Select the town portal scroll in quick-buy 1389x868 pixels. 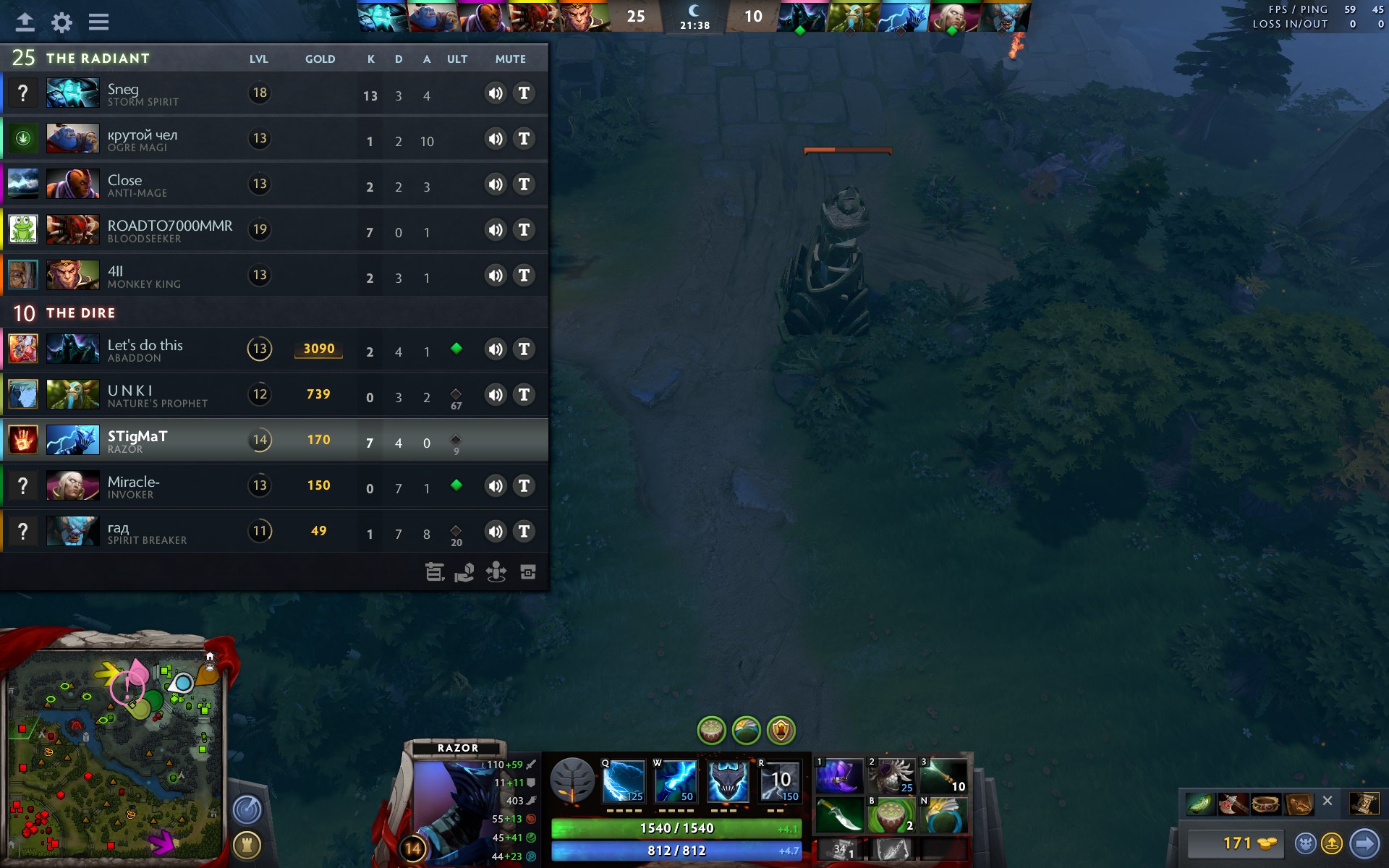coord(1364,804)
